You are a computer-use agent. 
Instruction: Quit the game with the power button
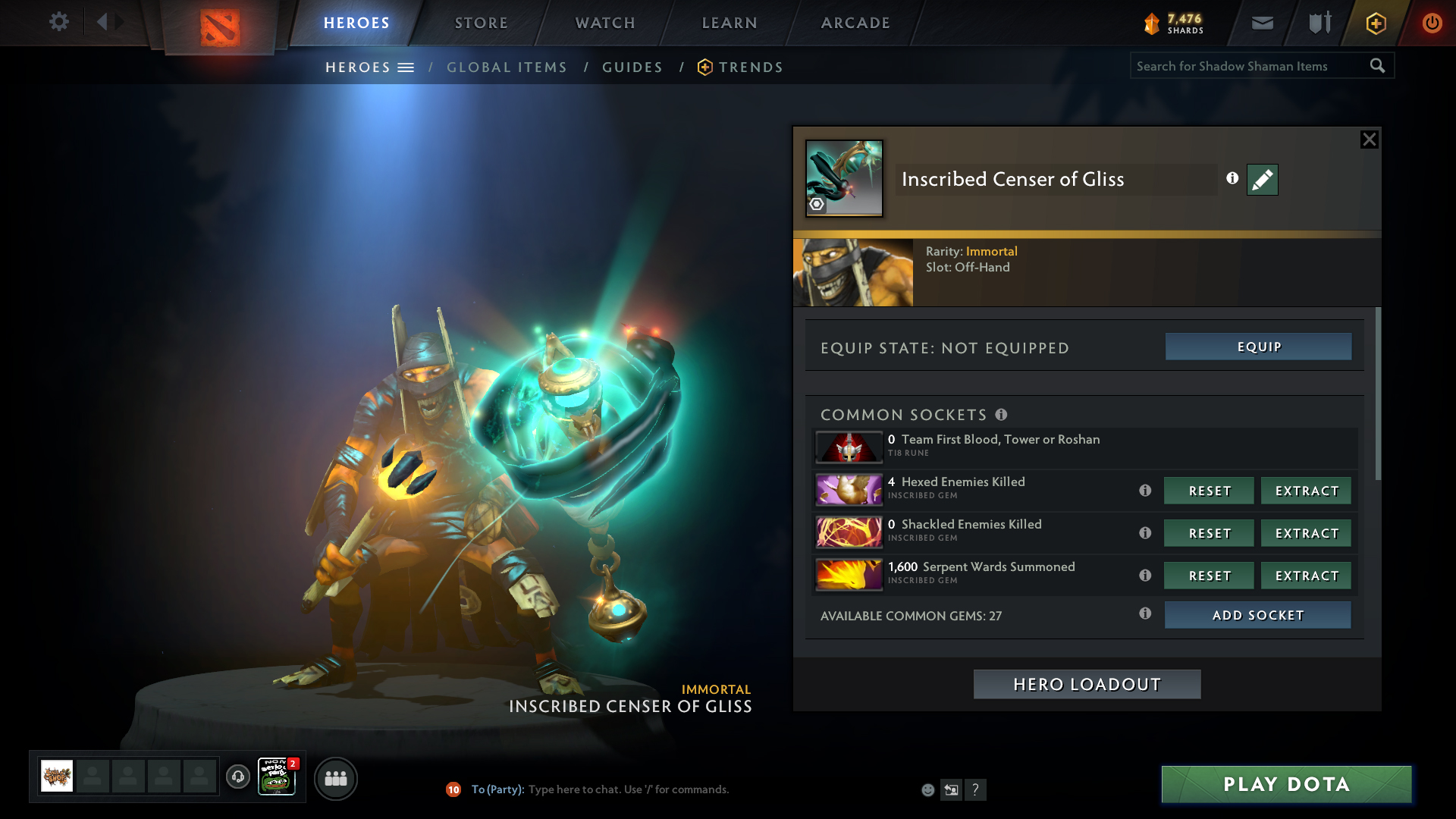click(1432, 23)
